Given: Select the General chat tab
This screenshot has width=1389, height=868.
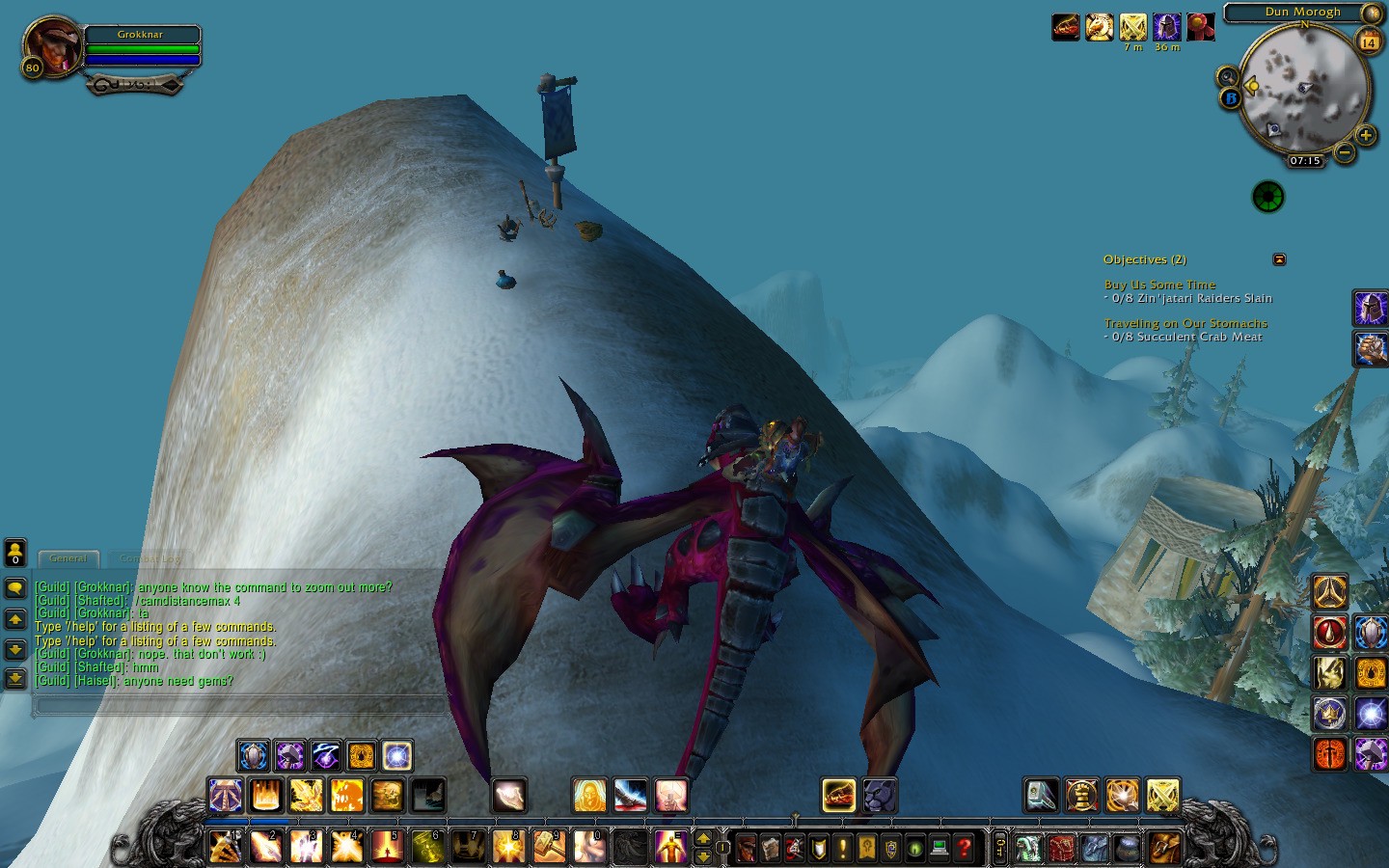Looking at the screenshot, I should pos(68,558).
